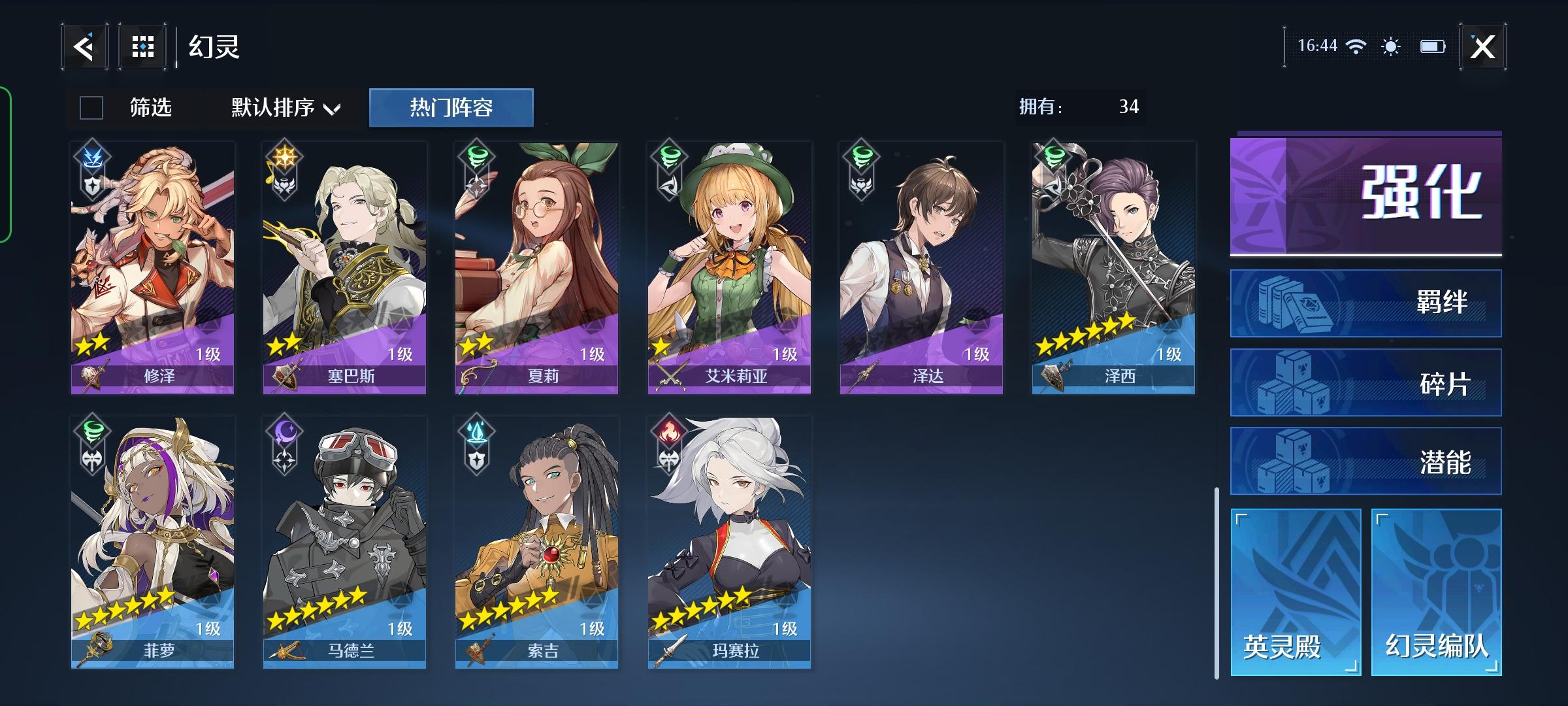Image resolution: width=1568 pixels, height=706 pixels.
Task: Open the 潜能 potential panel
Action: [1365, 460]
